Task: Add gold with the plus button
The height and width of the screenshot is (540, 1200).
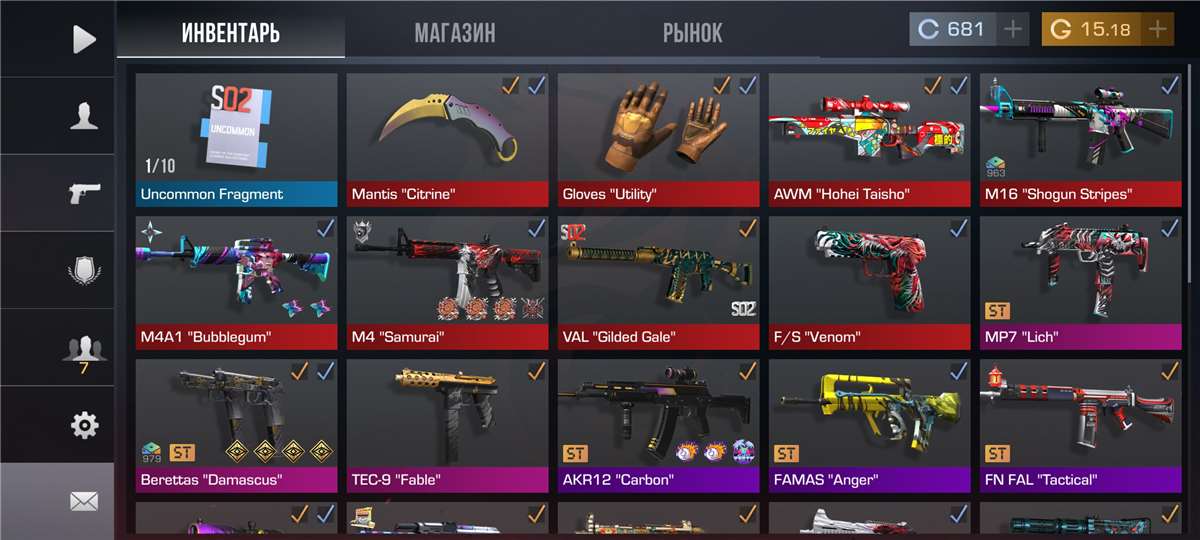Action: tap(1157, 29)
